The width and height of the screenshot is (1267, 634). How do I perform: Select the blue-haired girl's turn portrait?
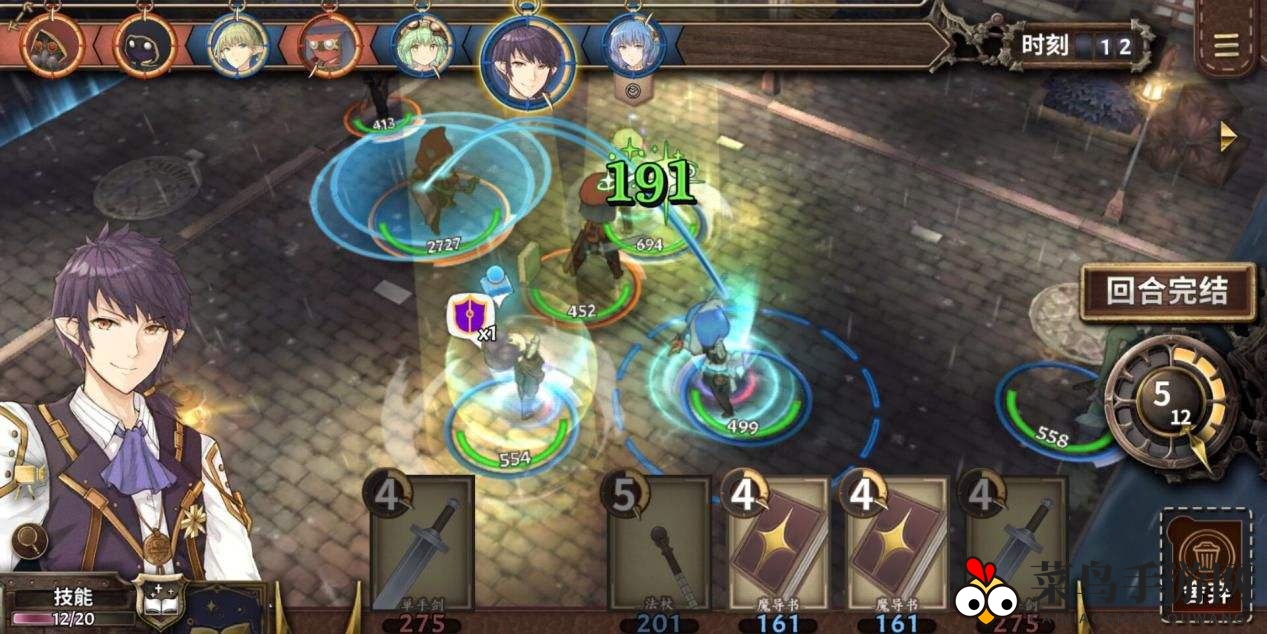pos(633,44)
